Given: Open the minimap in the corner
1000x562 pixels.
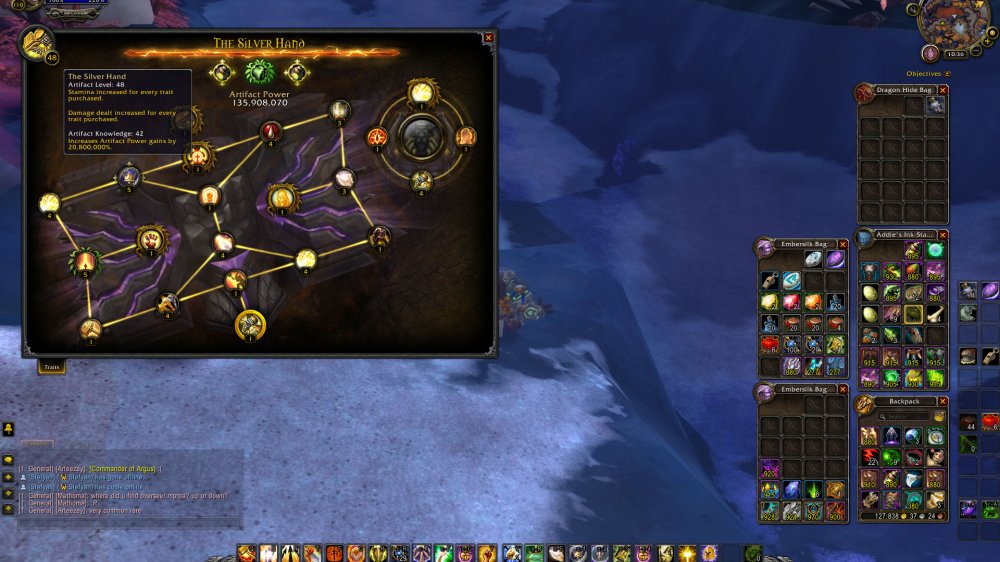Looking at the screenshot, I should (x=954, y=22).
